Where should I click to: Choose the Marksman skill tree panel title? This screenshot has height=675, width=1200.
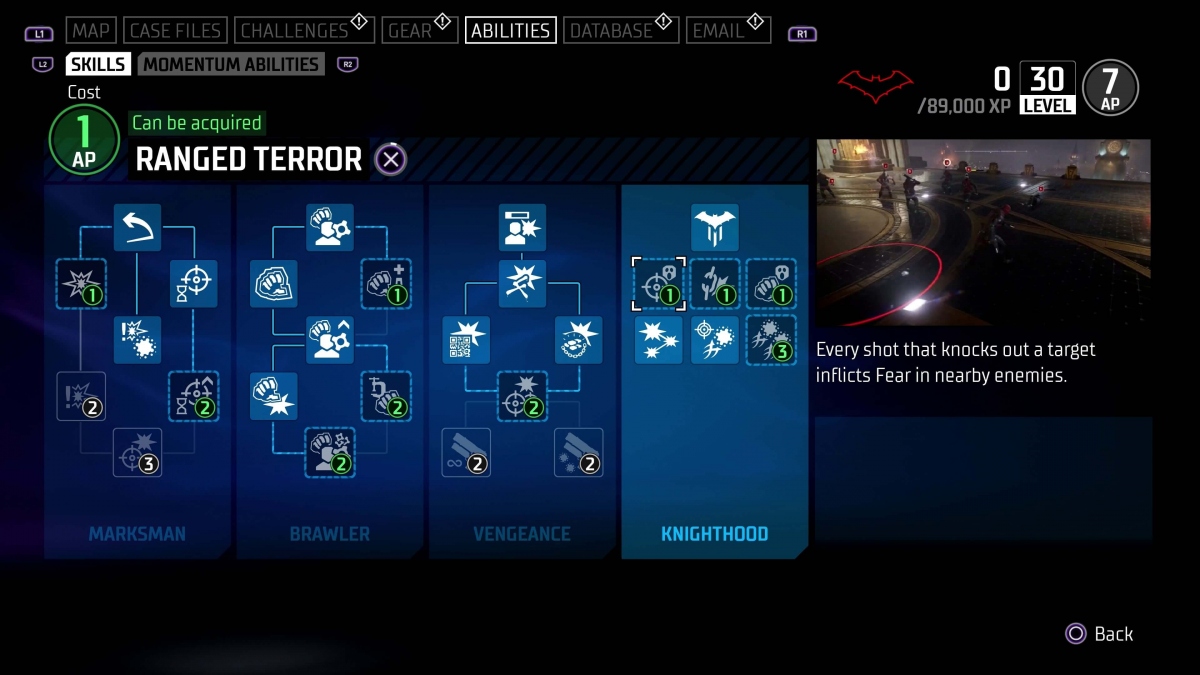point(137,534)
